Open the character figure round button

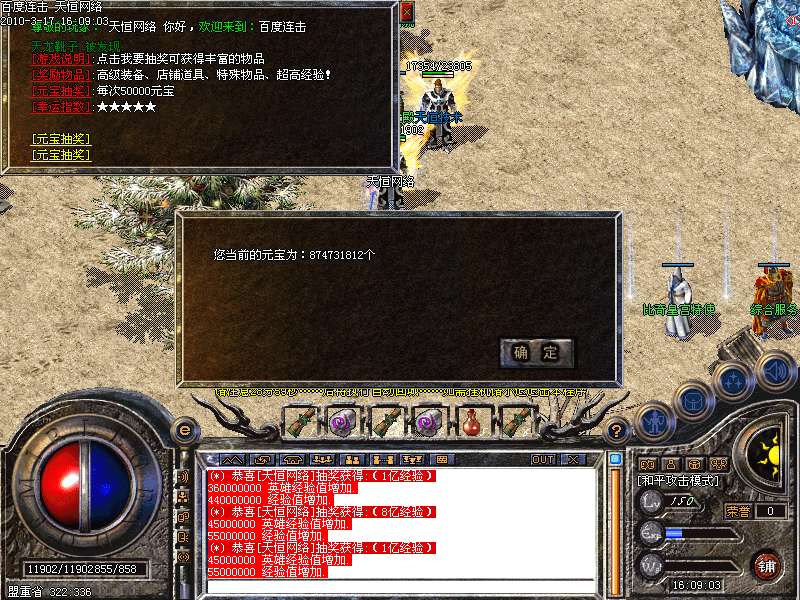coord(654,422)
